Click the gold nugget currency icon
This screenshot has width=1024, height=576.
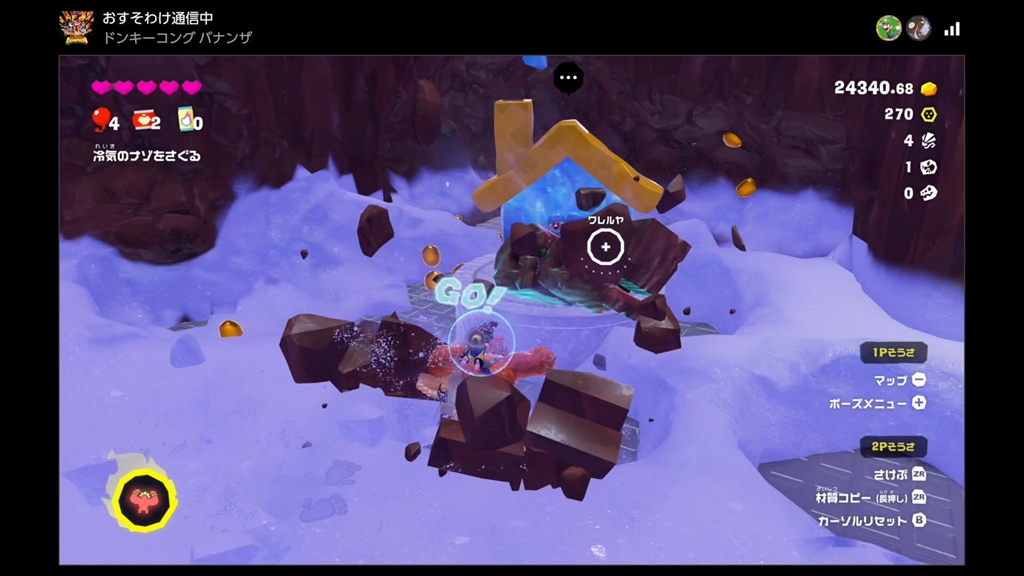928,88
